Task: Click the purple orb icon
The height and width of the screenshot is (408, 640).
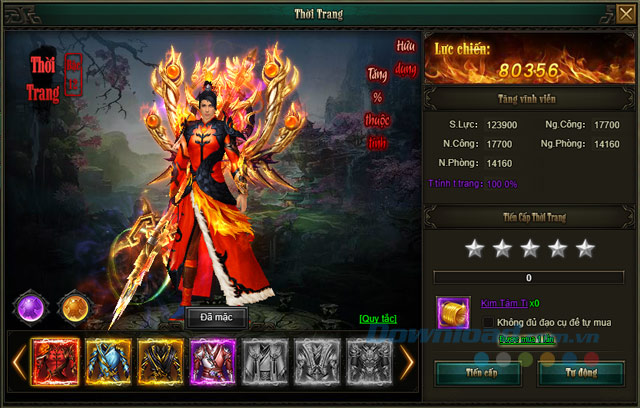Action: [x=30, y=306]
